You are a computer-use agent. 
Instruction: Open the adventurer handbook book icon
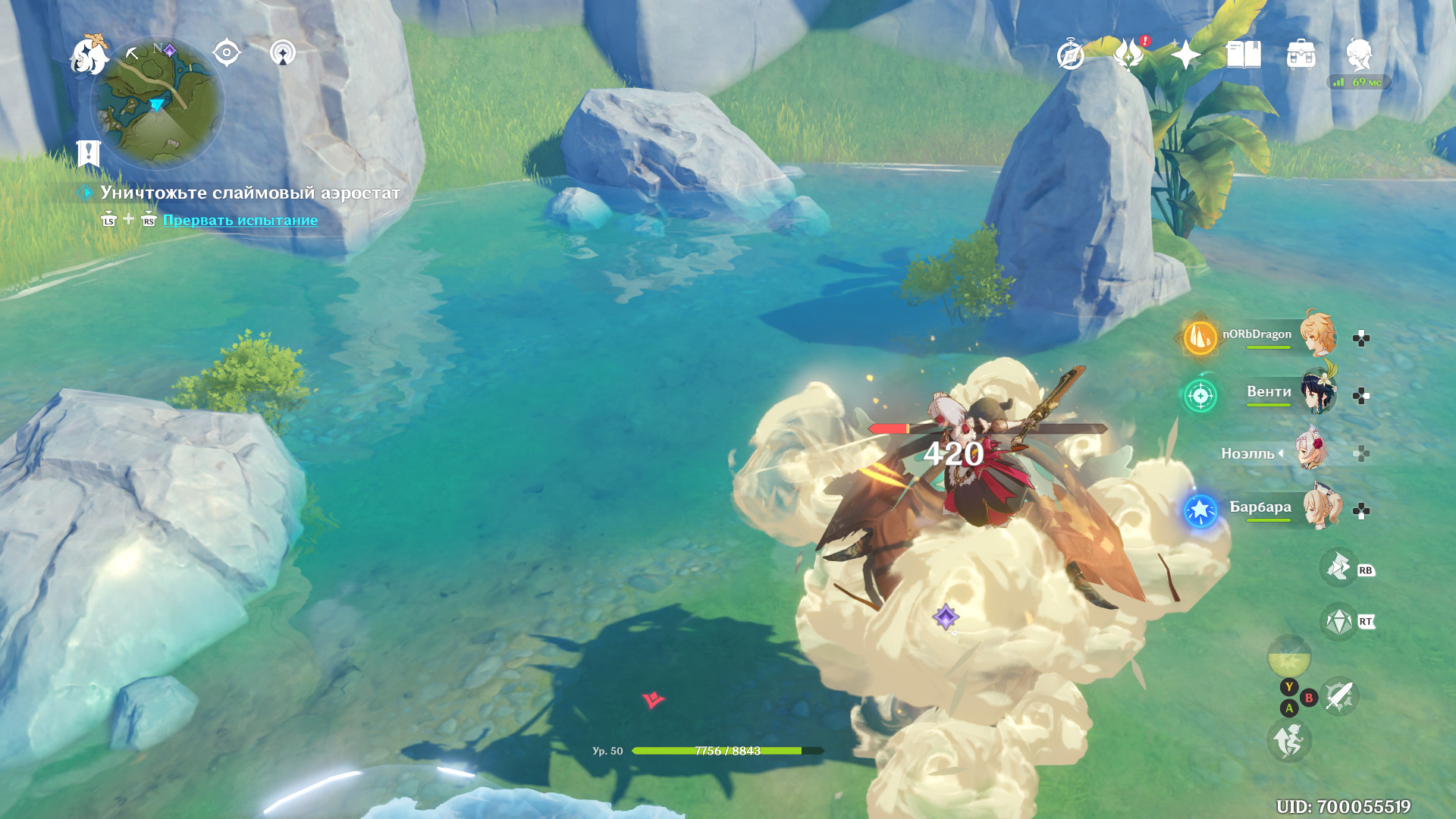click(1244, 55)
